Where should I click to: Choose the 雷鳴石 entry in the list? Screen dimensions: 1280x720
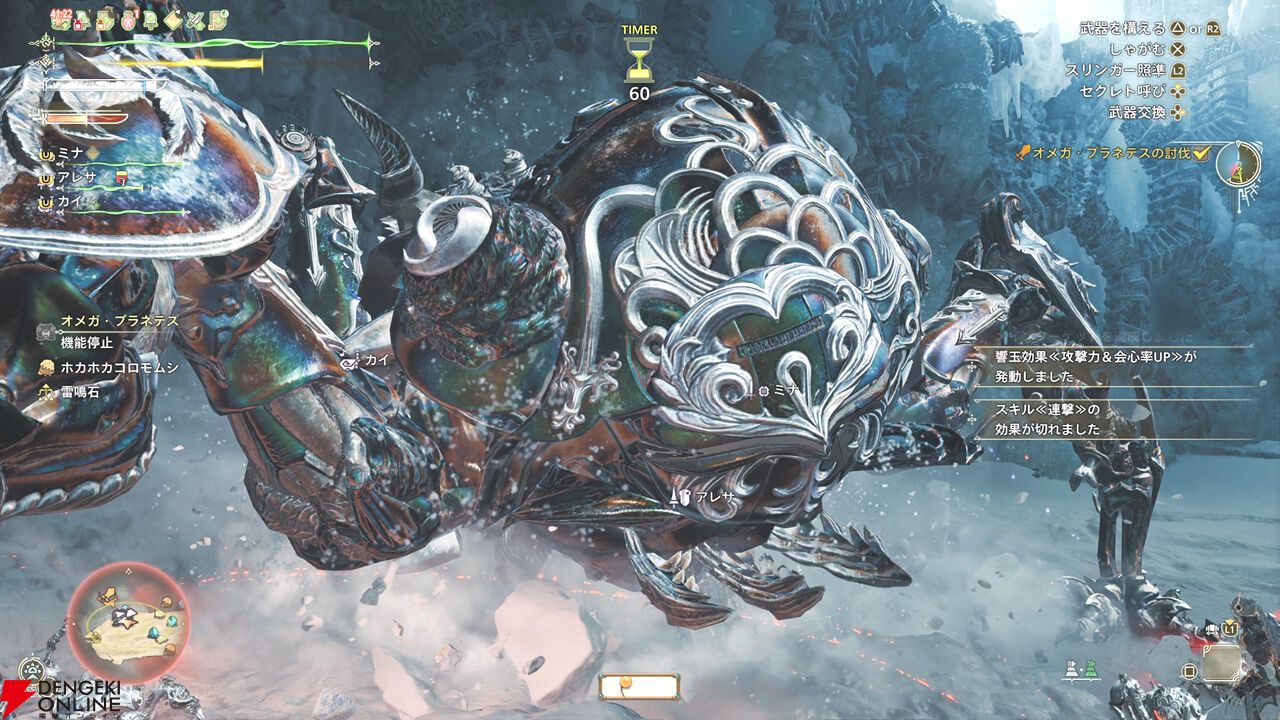click(78, 393)
